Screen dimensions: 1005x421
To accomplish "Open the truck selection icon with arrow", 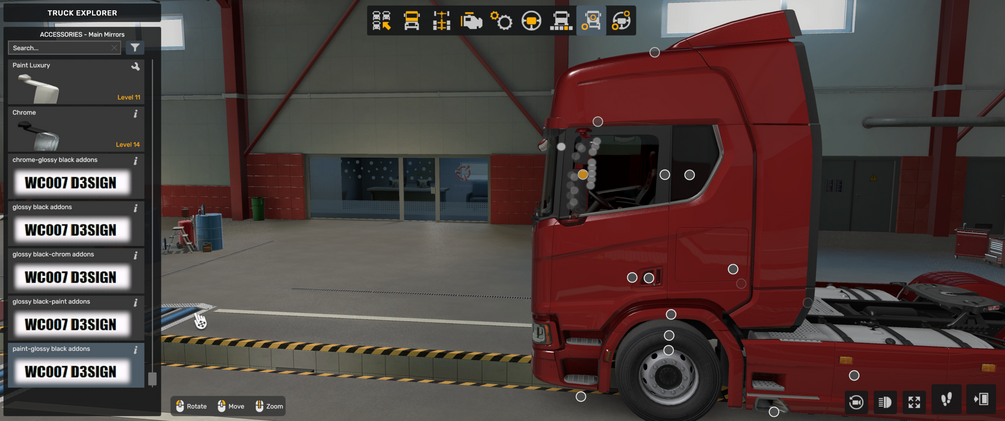I will tap(381, 21).
